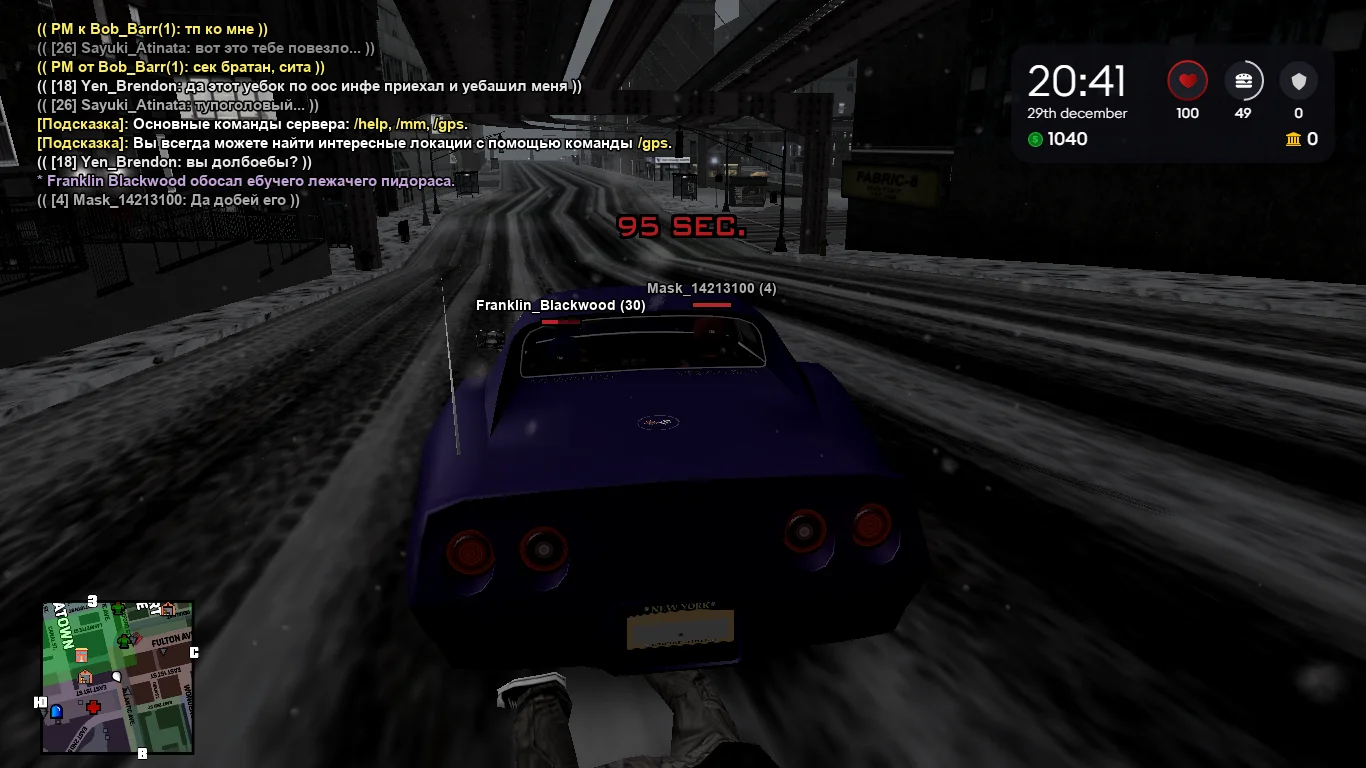The width and height of the screenshot is (1366, 768).
Task: Click the shield armor icon
Action: [x=1298, y=81]
